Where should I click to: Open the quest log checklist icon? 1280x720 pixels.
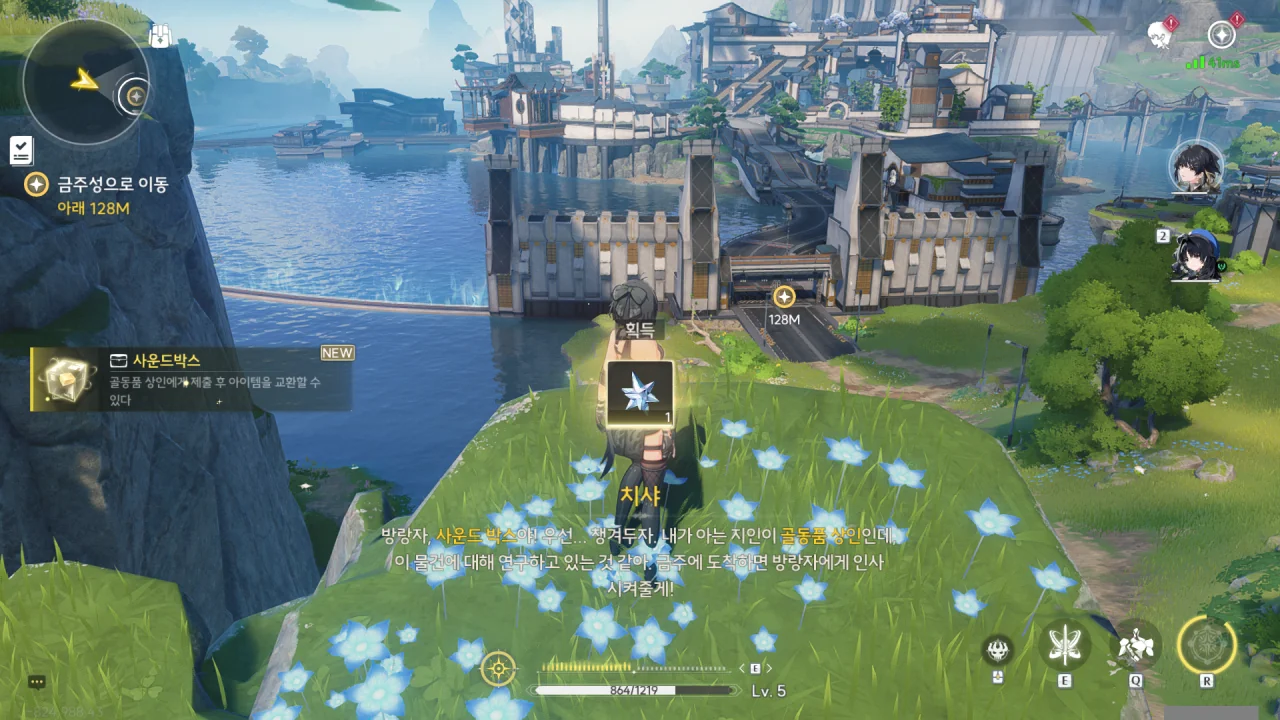pos(21,151)
